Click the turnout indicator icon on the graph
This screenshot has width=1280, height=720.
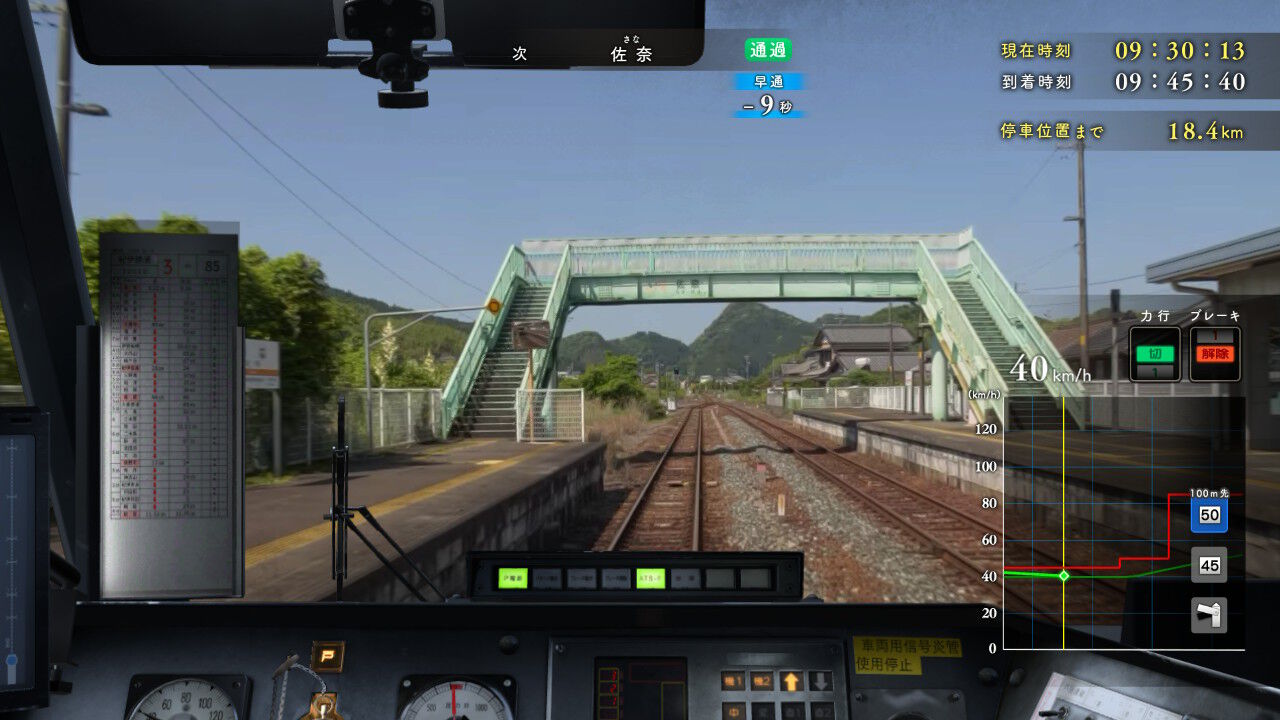pos(1209,613)
